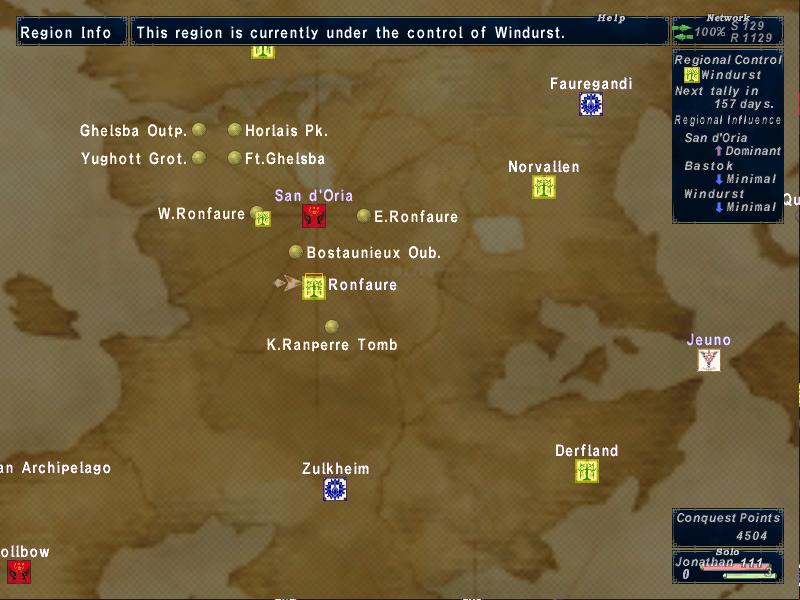Screen dimensions: 800x600
Task: Click the Ghelsba Outpost map dot
Action: point(199,129)
